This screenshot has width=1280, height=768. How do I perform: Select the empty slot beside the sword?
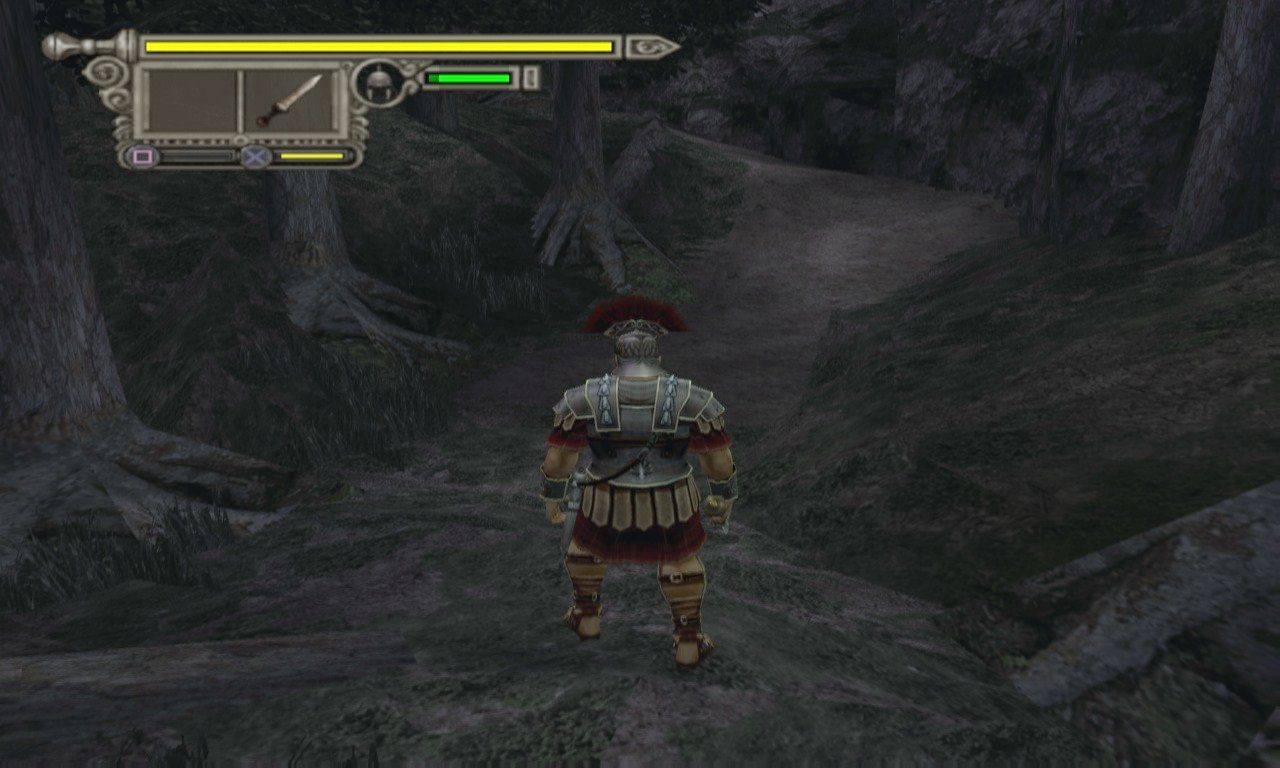191,101
